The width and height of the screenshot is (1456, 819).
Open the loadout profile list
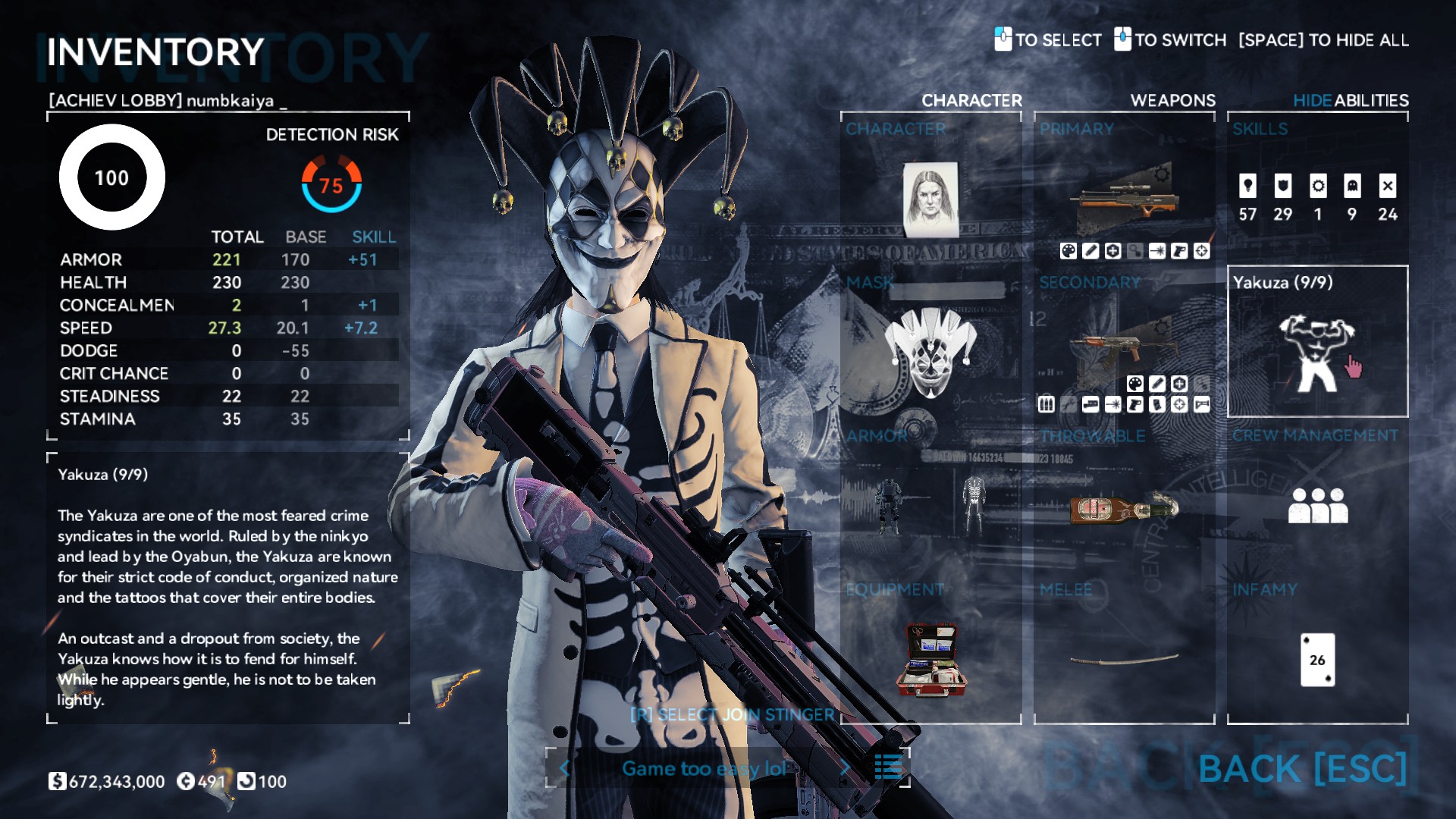pos(888,767)
